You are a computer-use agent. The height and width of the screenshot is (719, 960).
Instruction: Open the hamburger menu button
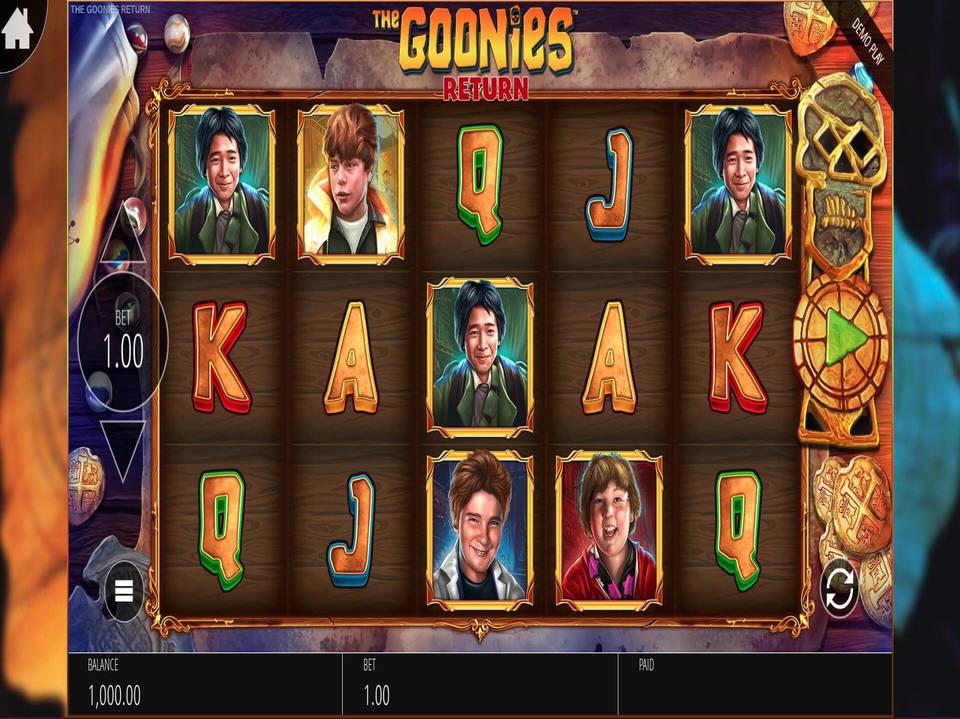124,591
